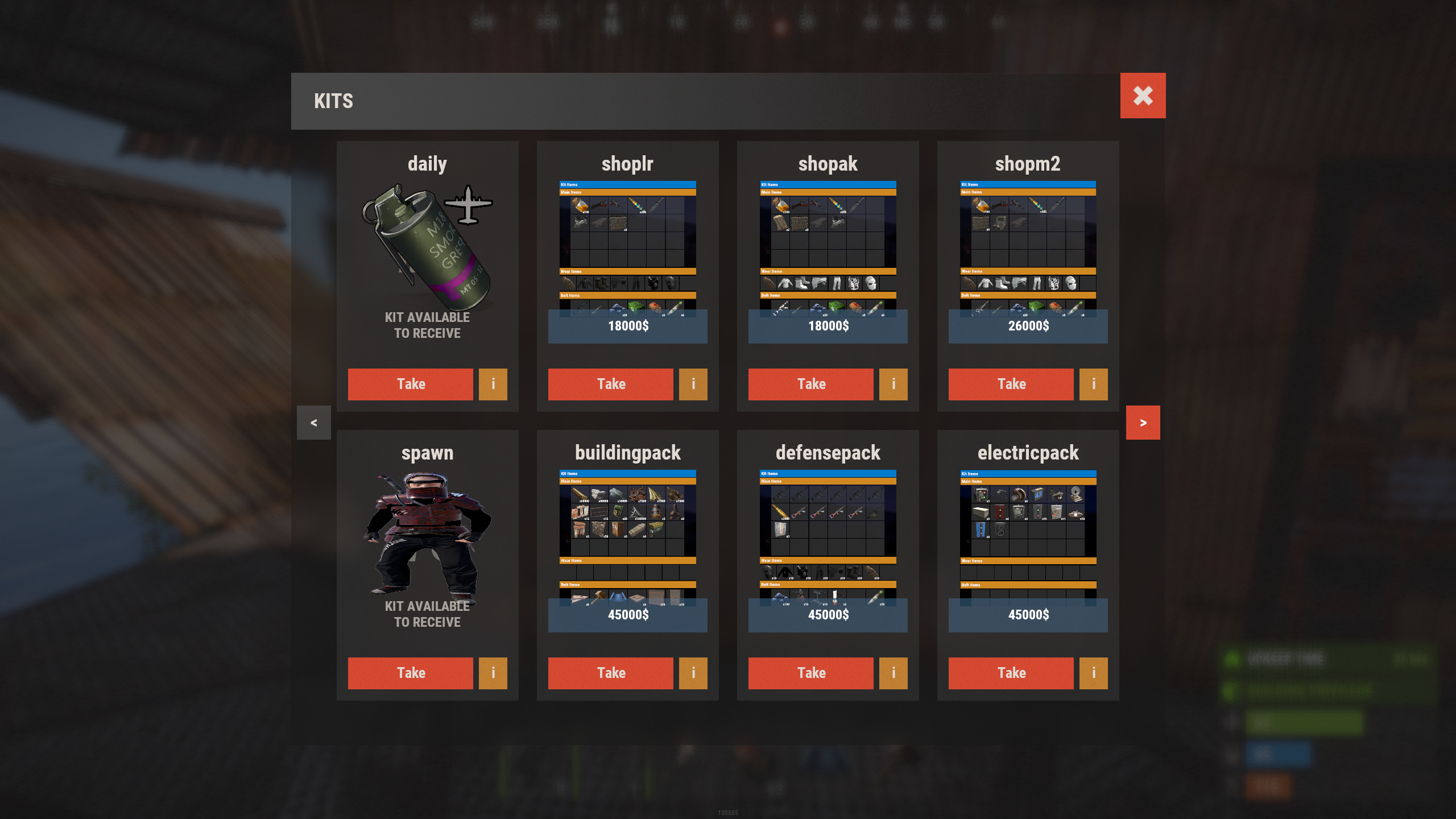The width and height of the screenshot is (1456, 819).
Task: Take the spawn kit
Action: point(410,673)
